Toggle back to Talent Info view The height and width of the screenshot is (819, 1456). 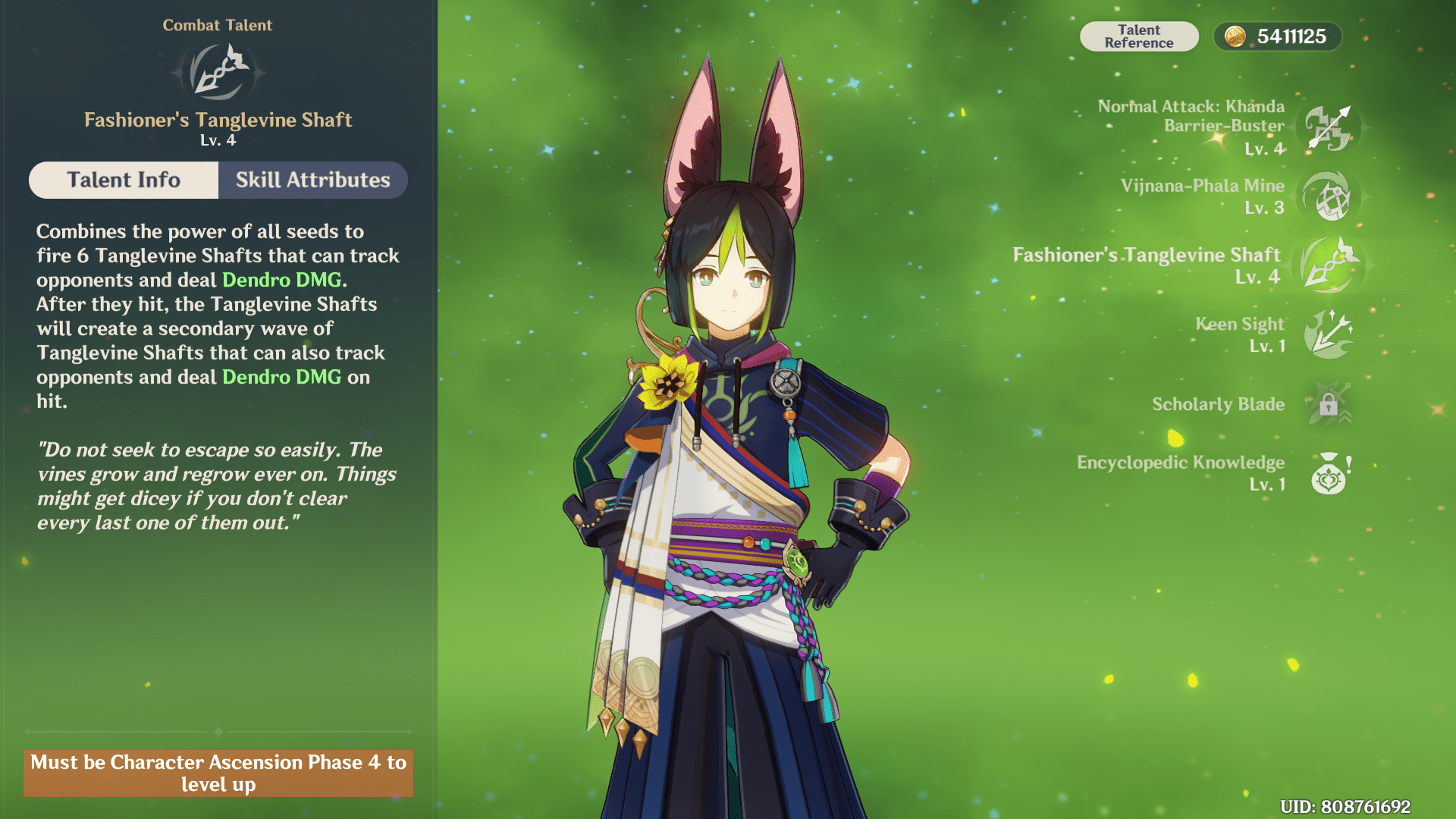123,180
